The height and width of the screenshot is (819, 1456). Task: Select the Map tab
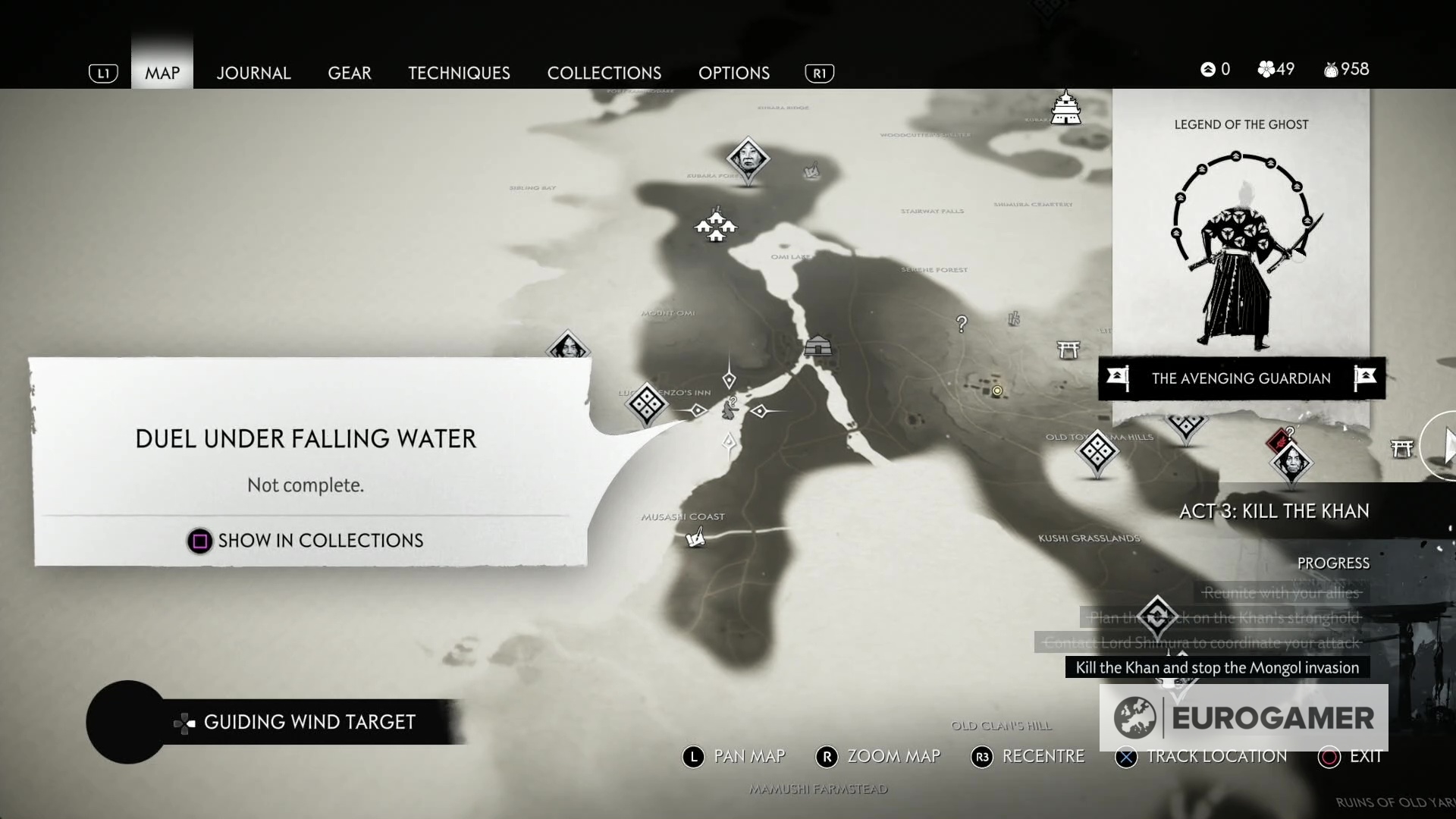pos(162,73)
